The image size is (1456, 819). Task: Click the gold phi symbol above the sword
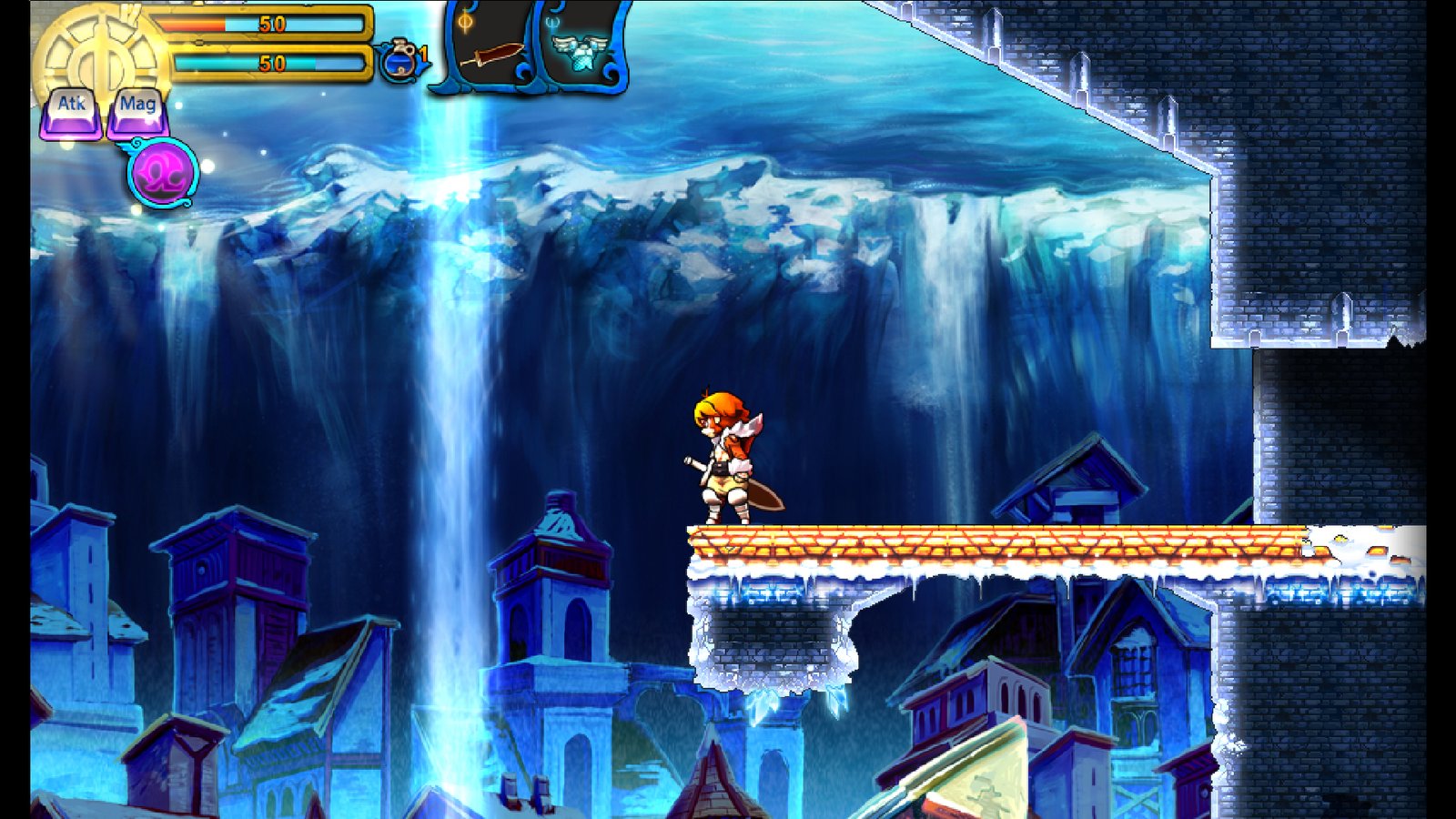(464, 22)
